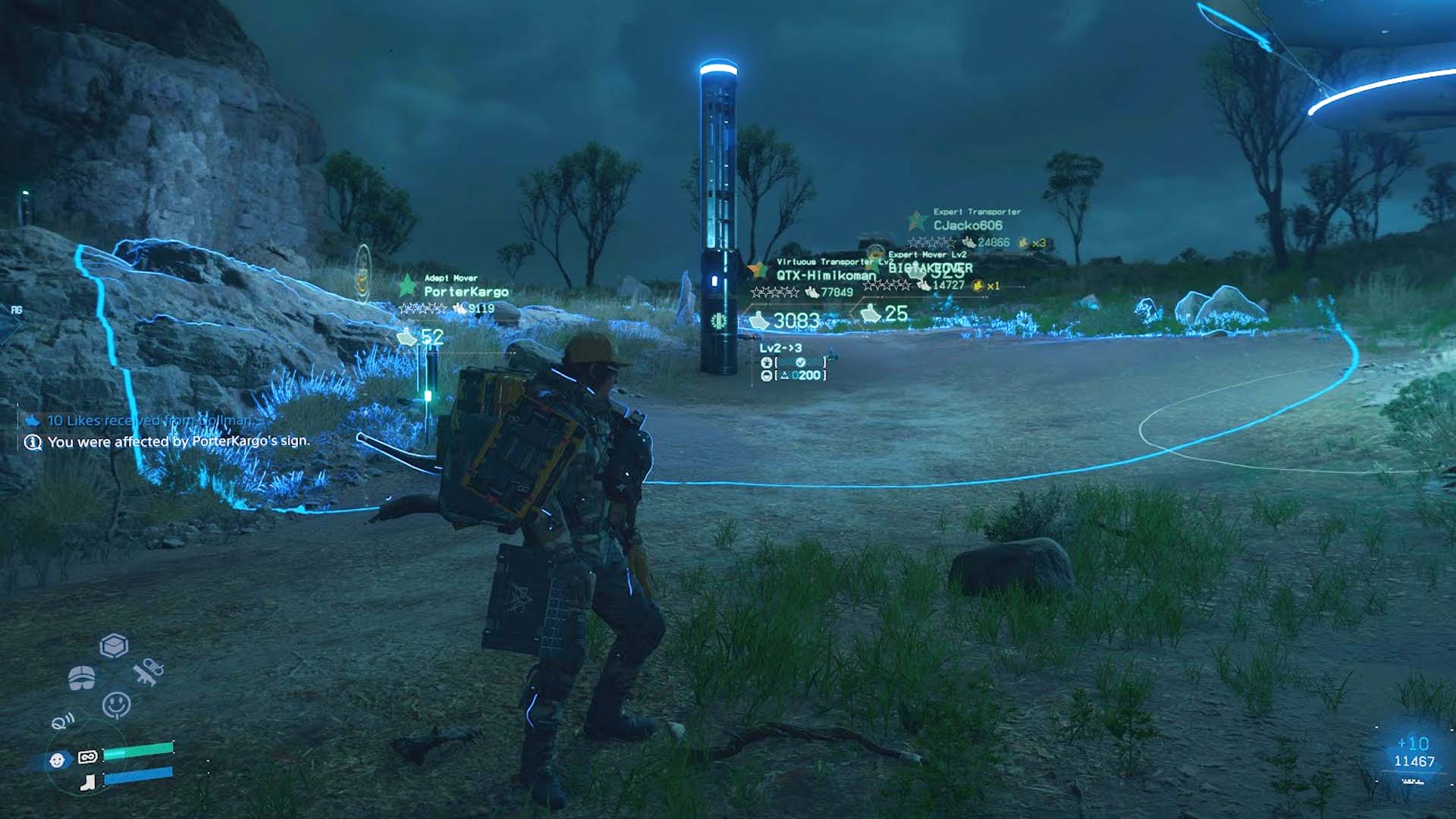Expand QTX-Himikoman's star rating row
This screenshot has width=1456, height=819.
pyautogui.click(x=775, y=291)
